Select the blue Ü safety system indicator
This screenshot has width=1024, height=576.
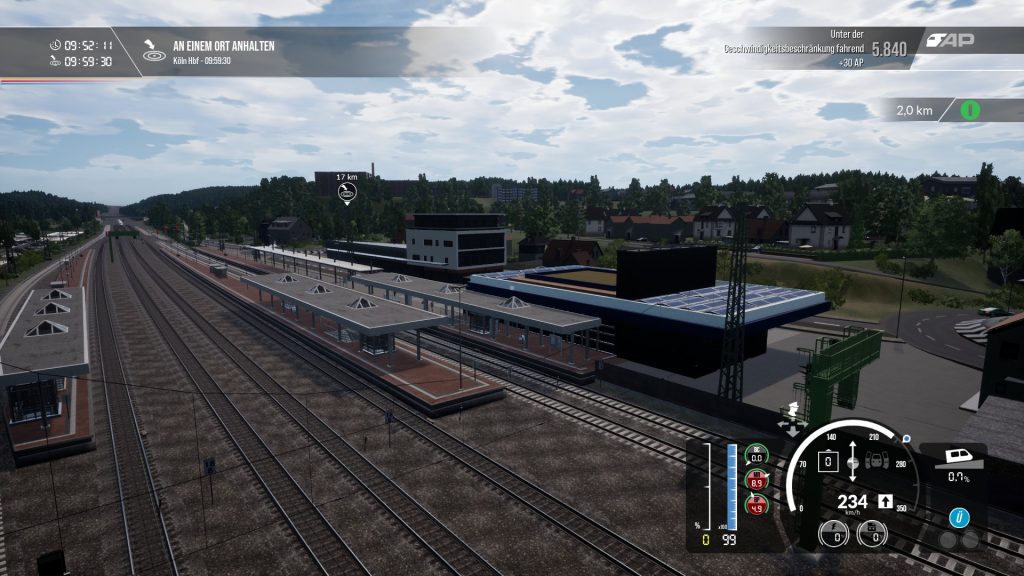coord(959,517)
